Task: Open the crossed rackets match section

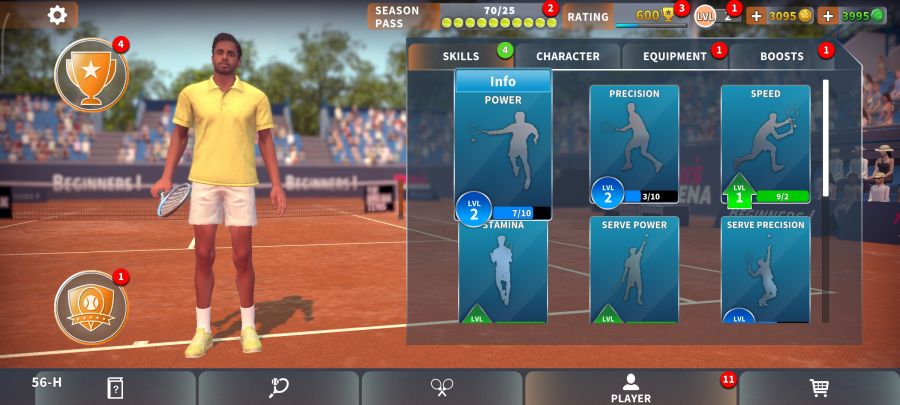Action: pos(442,388)
